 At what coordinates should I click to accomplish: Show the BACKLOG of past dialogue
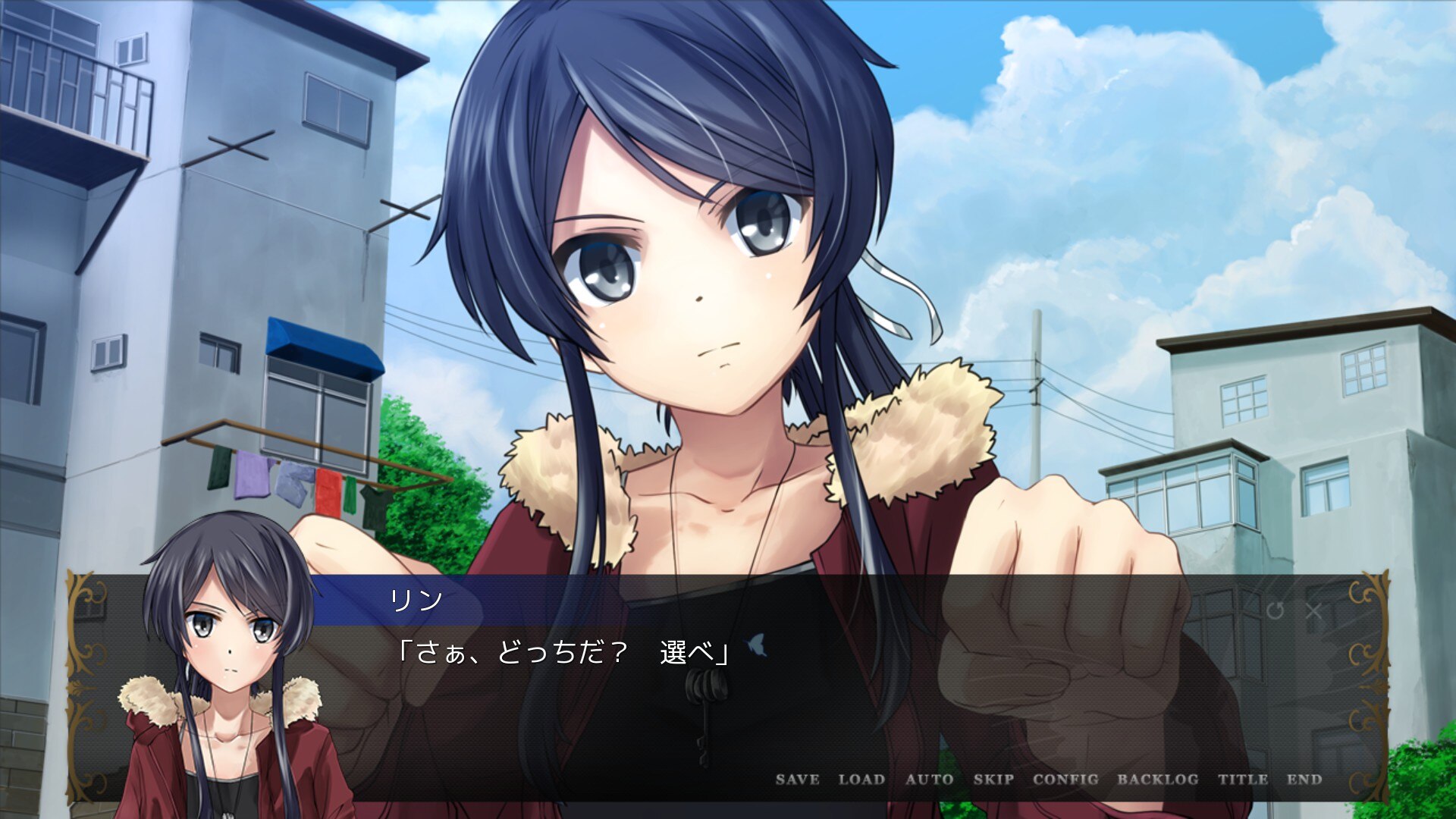point(1157,779)
